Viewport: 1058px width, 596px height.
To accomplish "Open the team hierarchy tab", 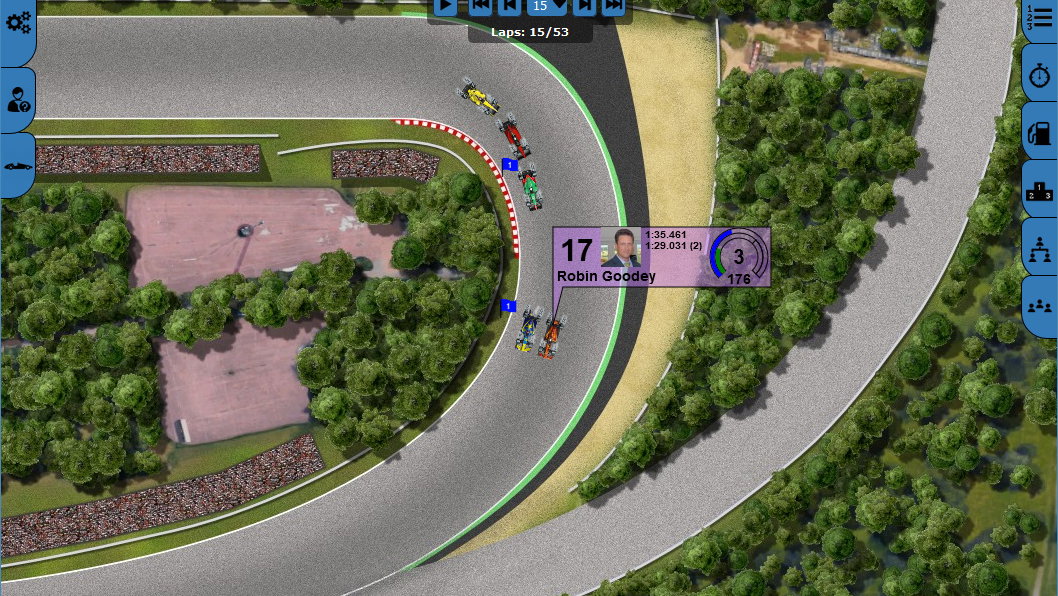I will [x=1040, y=247].
